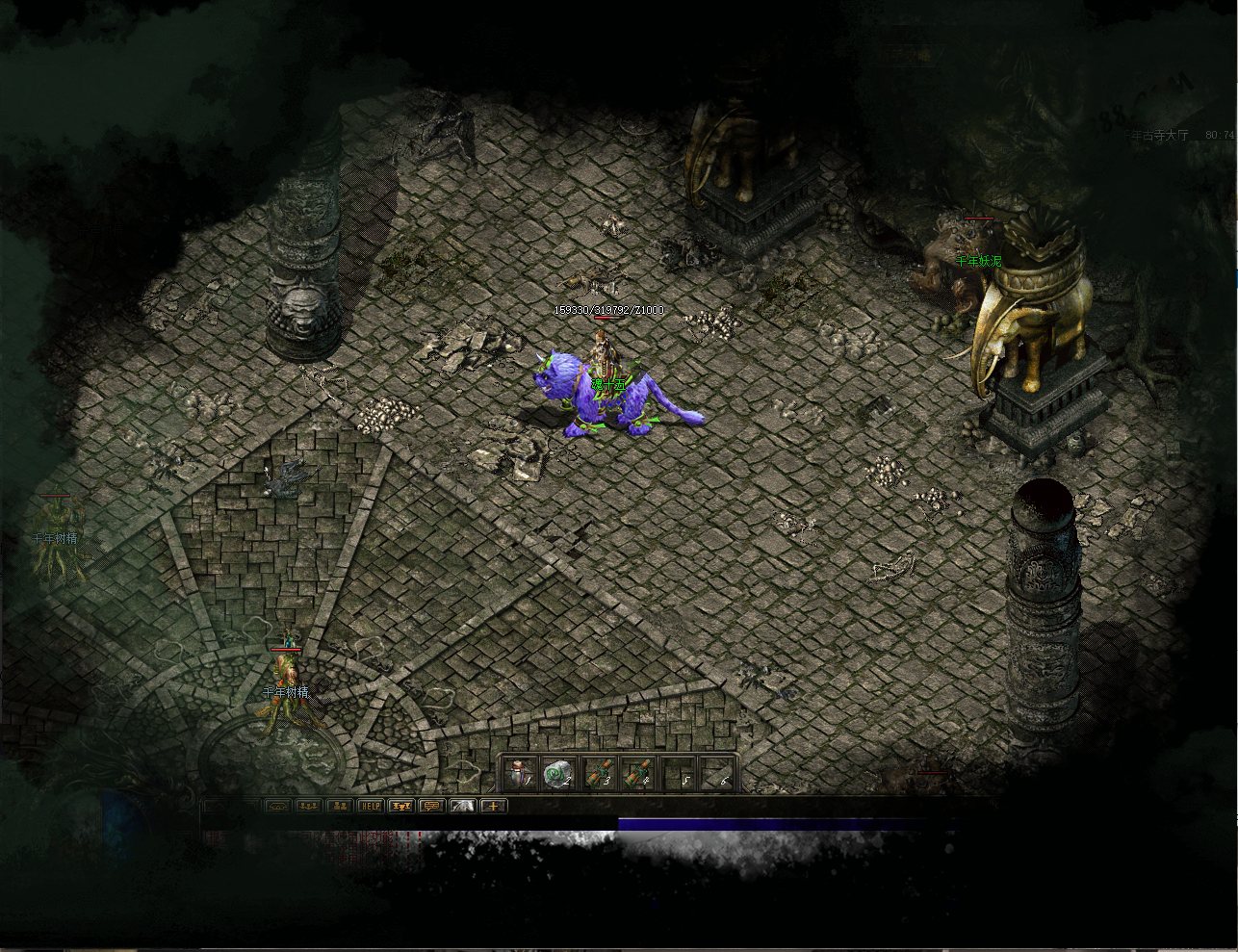This screenshot has height=952, width=1238.
Task: Open the three-person team button
Action: tap(308, 806)
